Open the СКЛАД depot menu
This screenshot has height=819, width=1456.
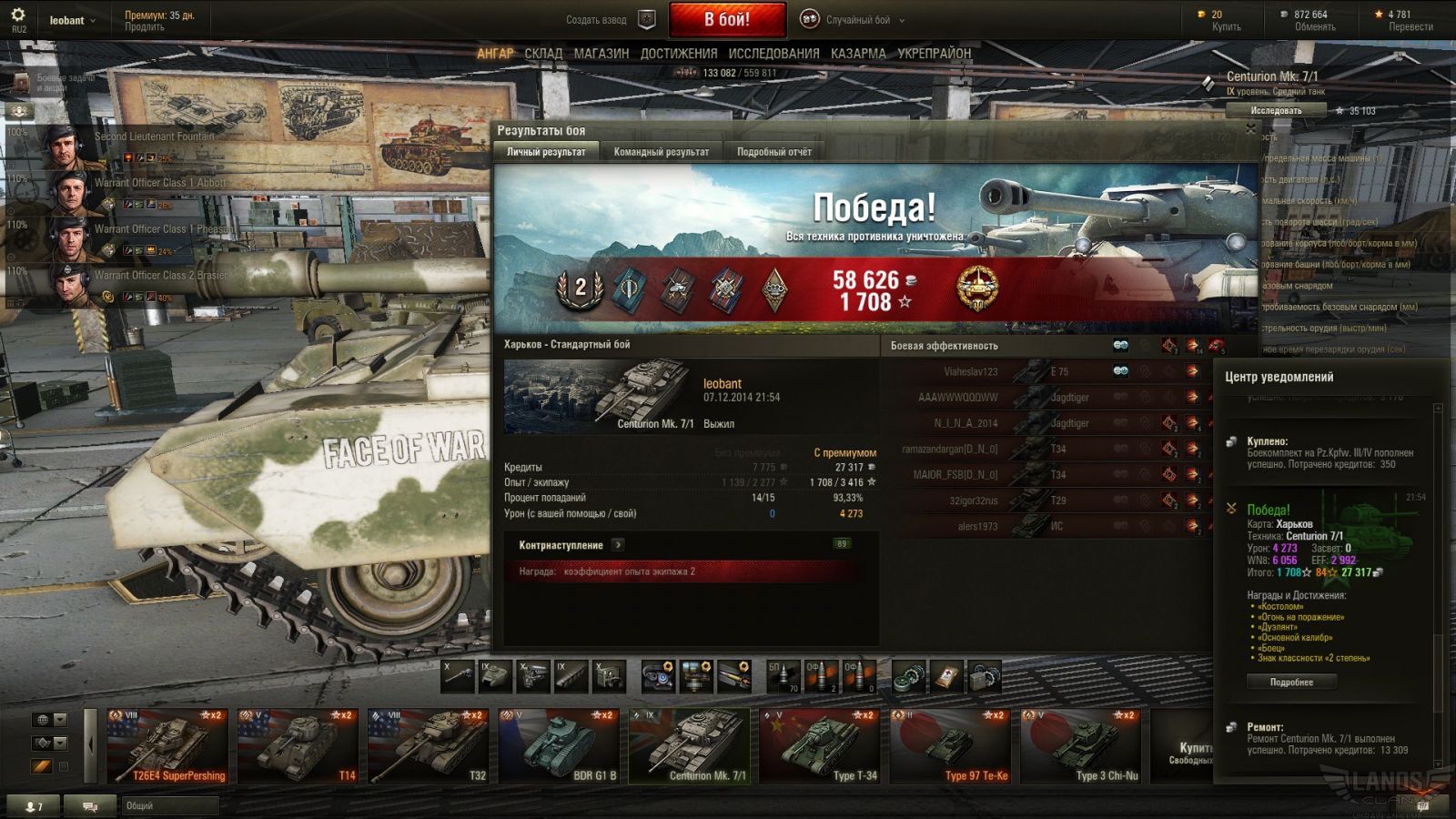(x=543, y=54)
